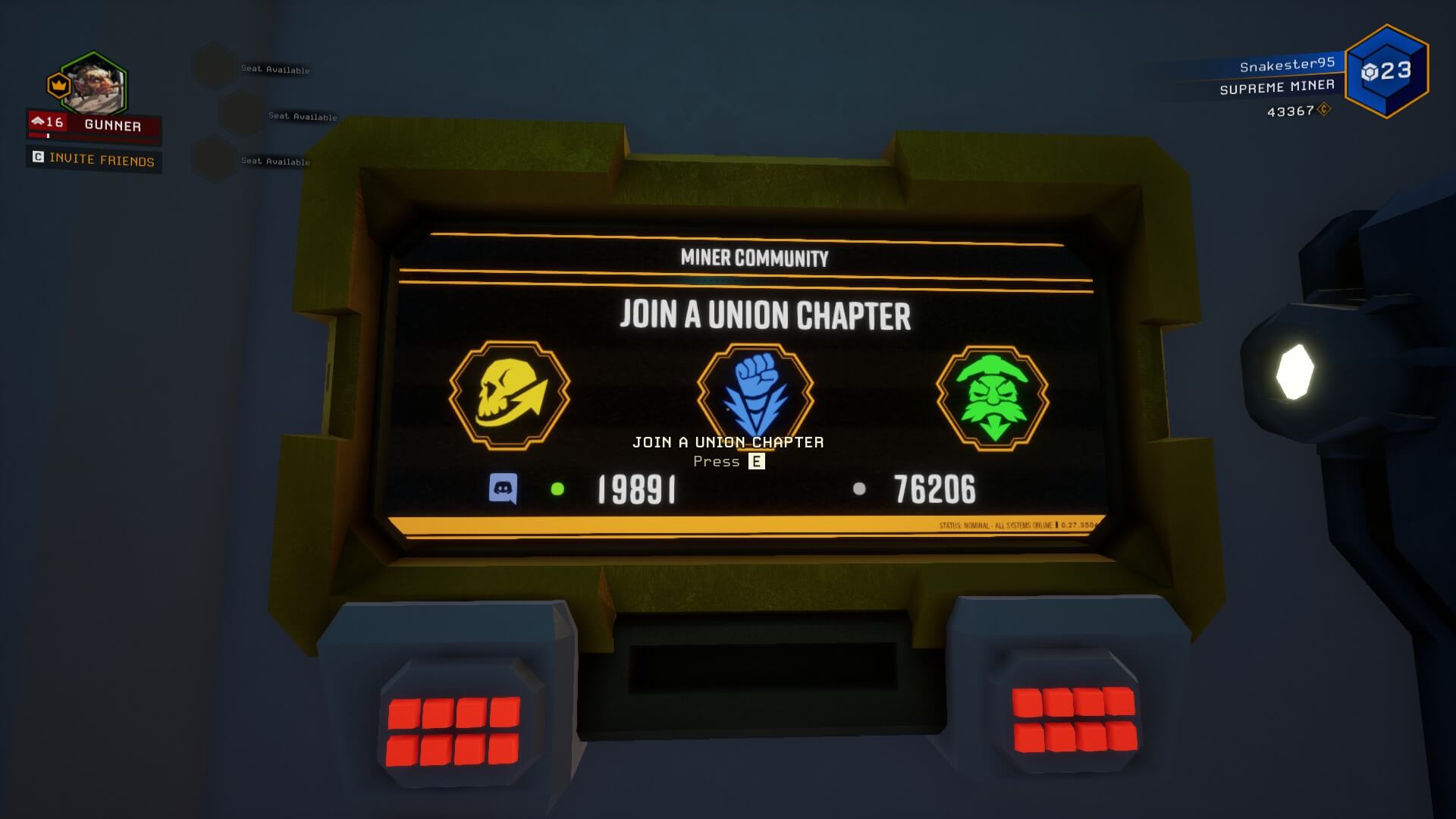
Task: Toggle the green online status indicator dot
Action: point(558,490)
